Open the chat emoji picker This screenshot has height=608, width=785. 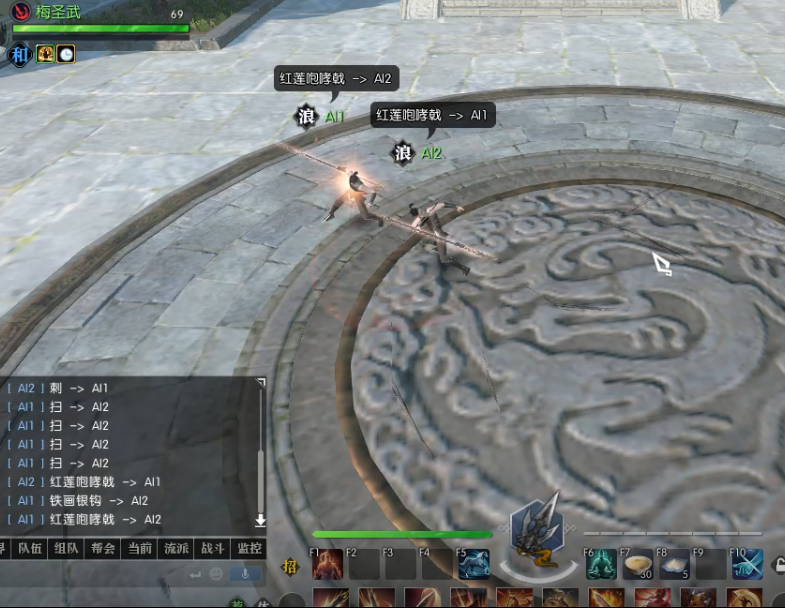(216, 574)
